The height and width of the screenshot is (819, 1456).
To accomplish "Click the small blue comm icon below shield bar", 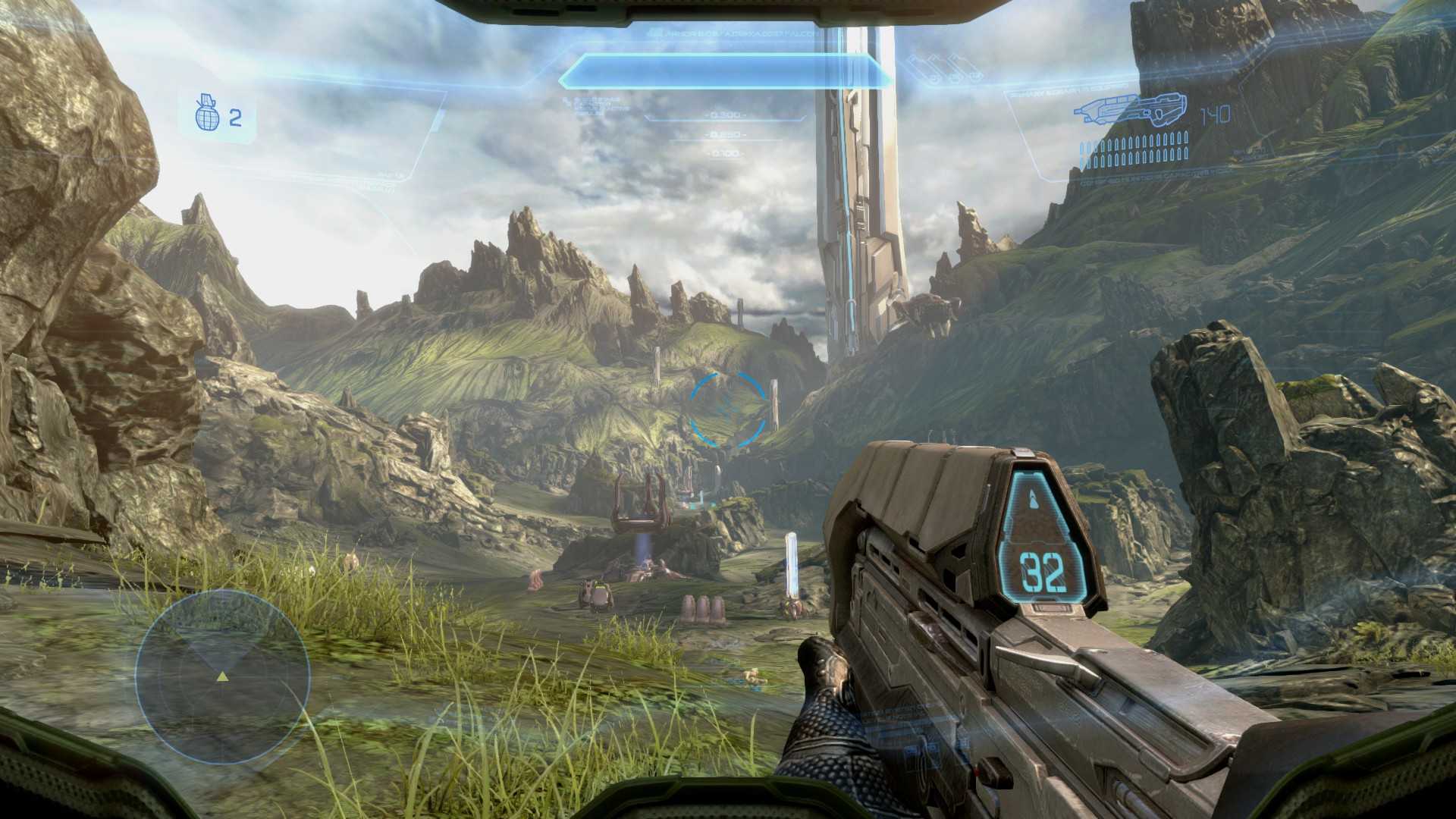I will [x=566, y=101].
